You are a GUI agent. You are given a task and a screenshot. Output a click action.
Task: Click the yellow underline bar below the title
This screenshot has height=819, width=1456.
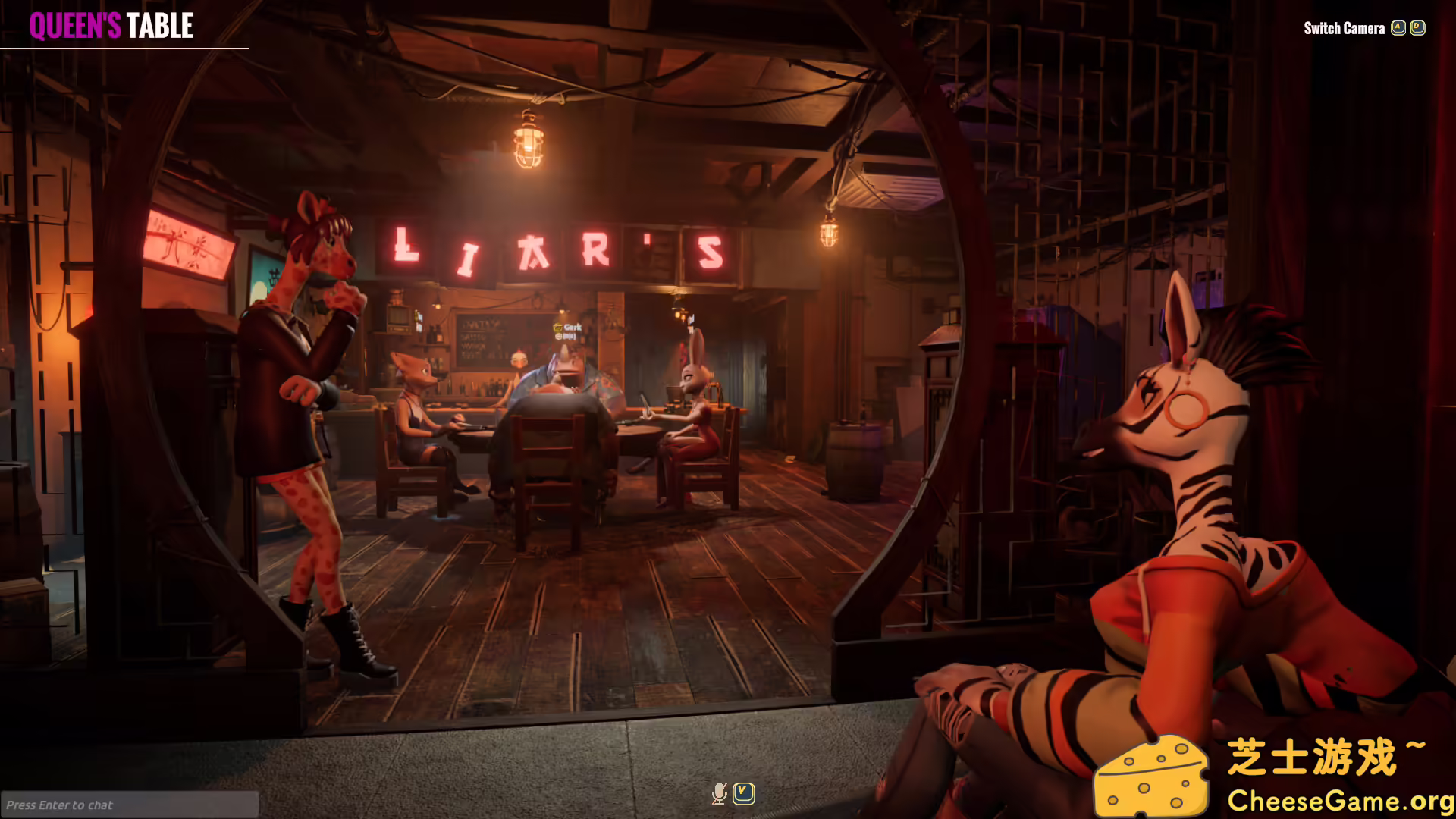(125, 46)
